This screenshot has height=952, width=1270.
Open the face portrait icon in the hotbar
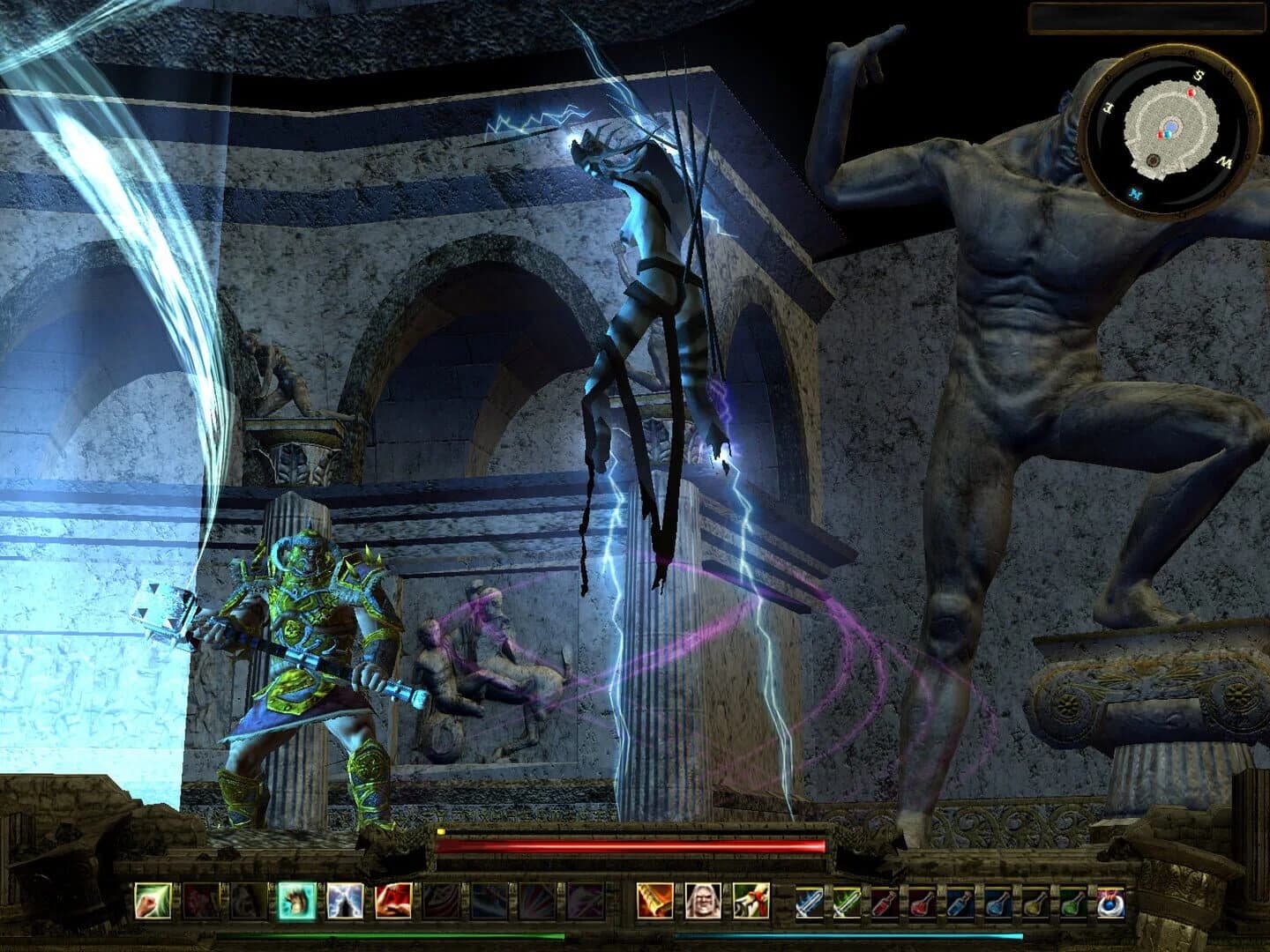pyautogui.click(x=705, y=903)
